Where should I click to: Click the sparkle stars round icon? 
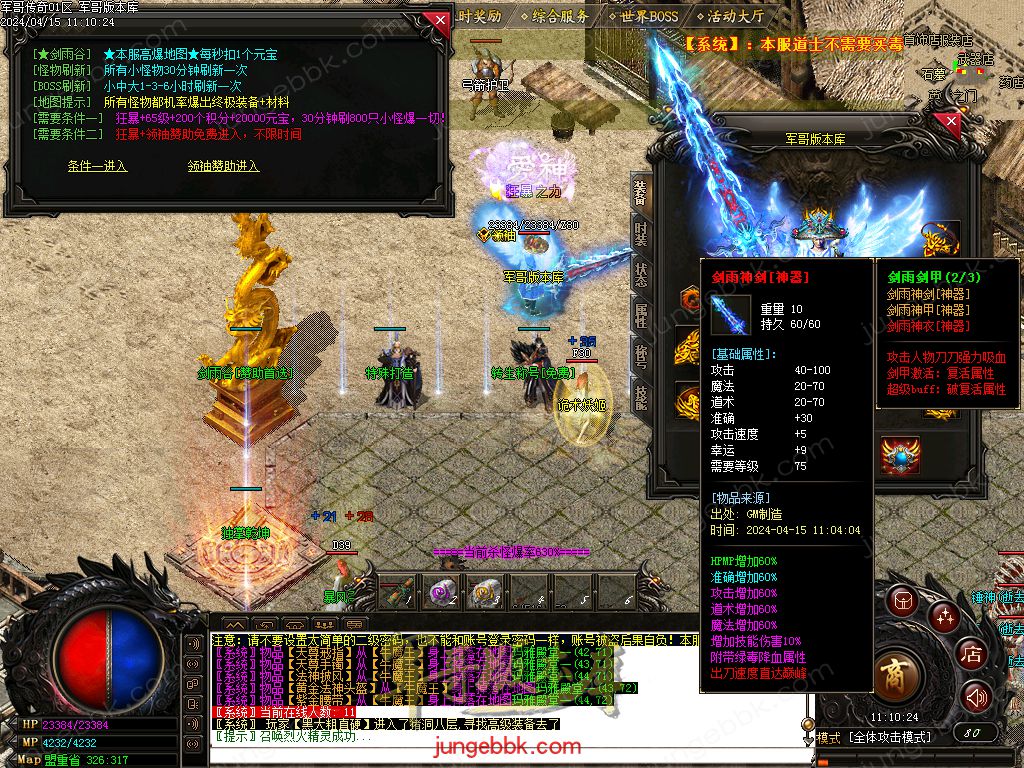[x=943, y=616]
